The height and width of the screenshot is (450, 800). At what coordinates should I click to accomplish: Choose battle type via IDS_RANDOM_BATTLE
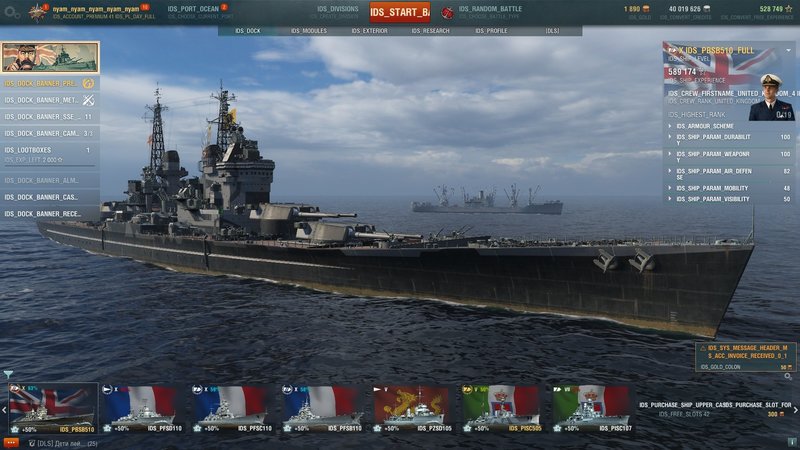click(x=490, y=12)
